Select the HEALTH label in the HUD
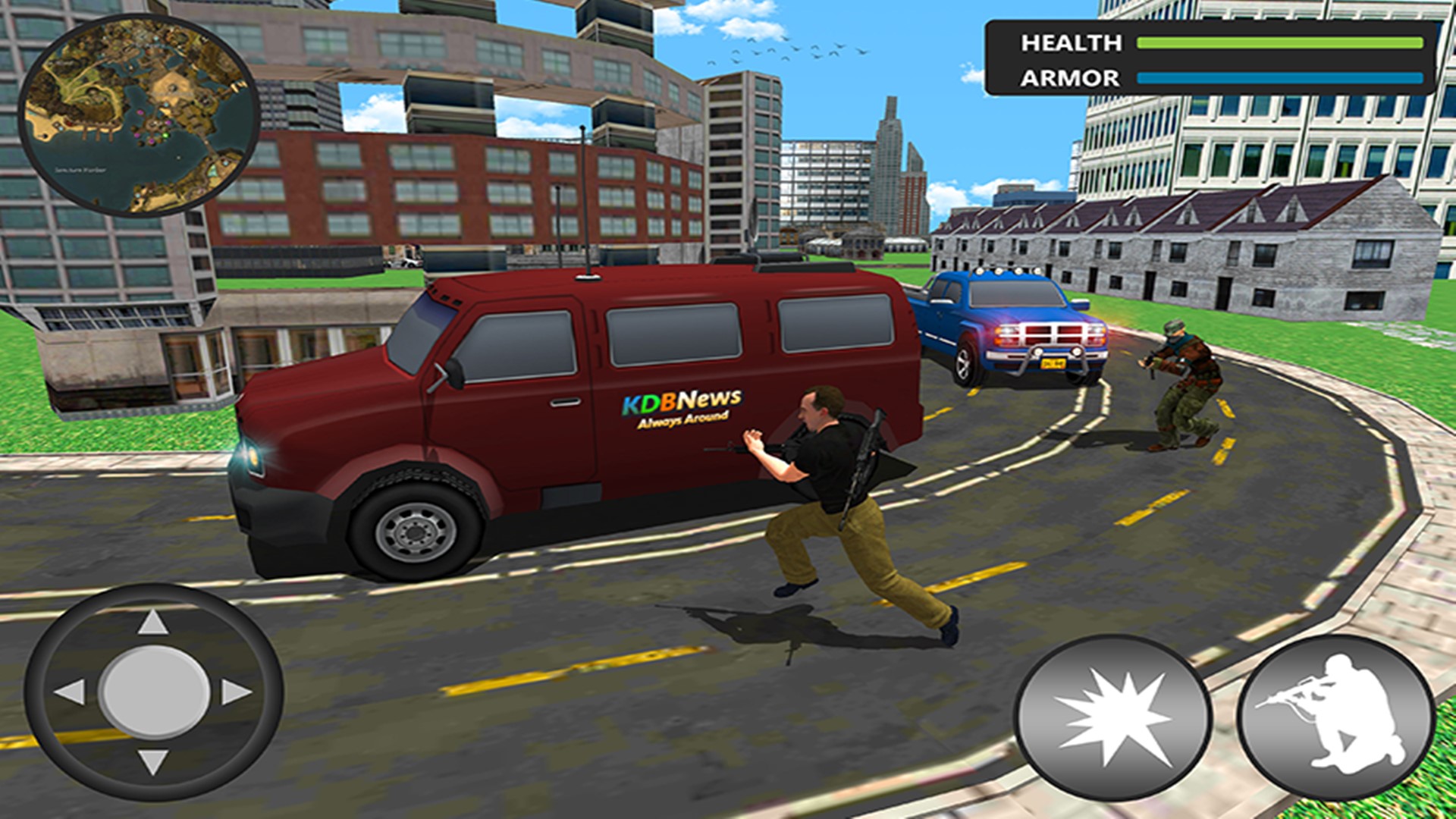This screenshot has width=1456, height=819. tap(1073, 43)
